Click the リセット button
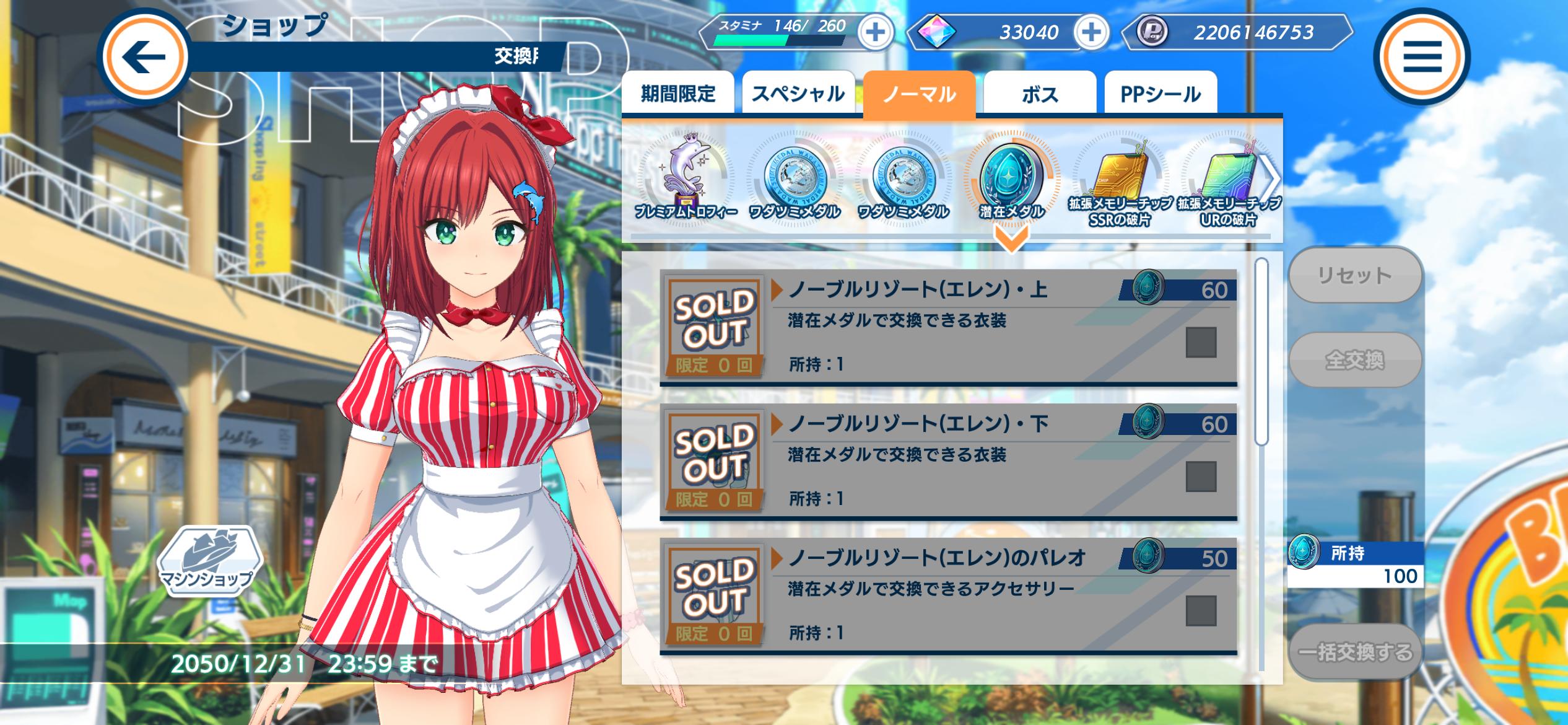The height and width of the screenshot is (725, 1568). (1354, 275)
